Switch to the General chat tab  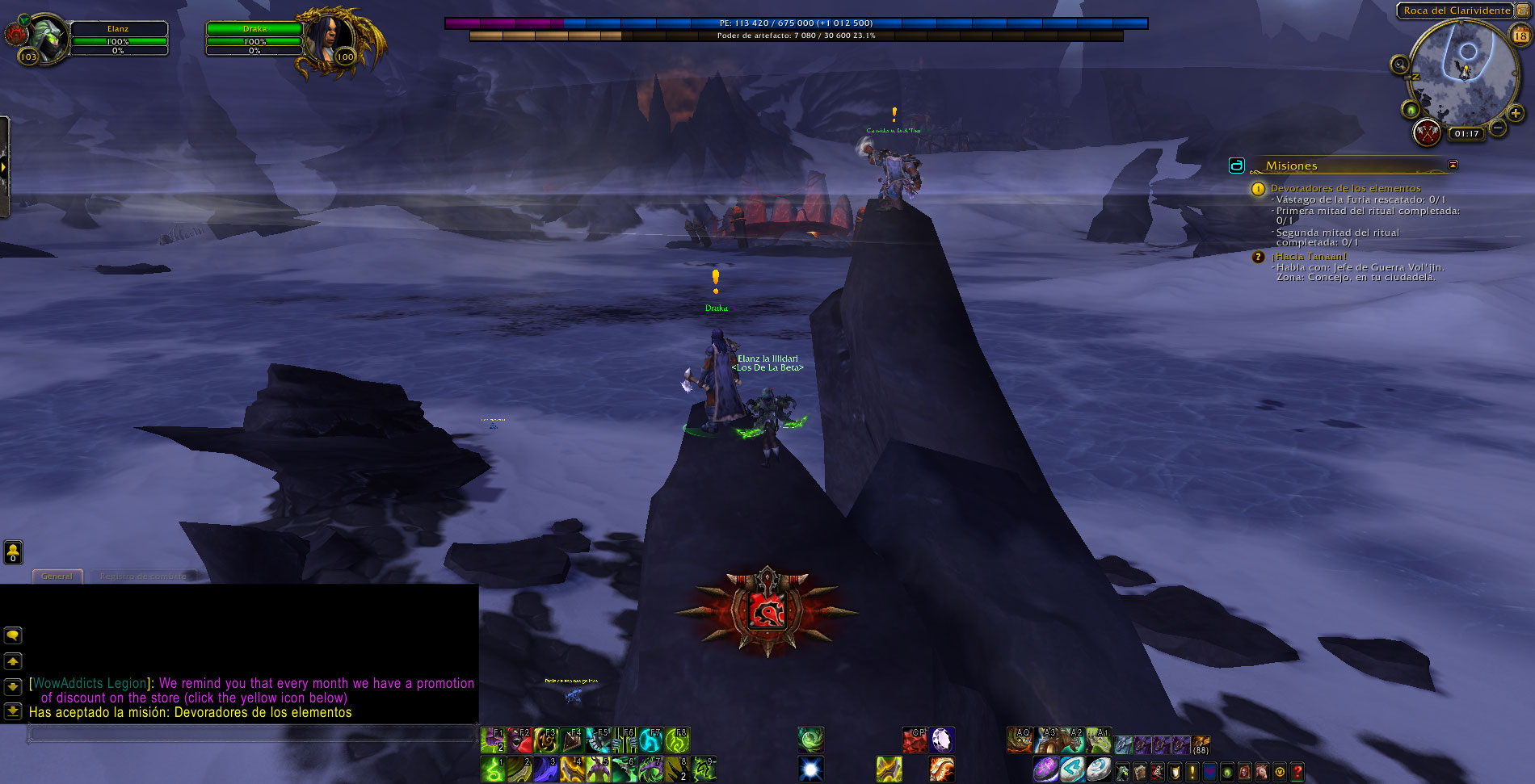pos(57,576)
